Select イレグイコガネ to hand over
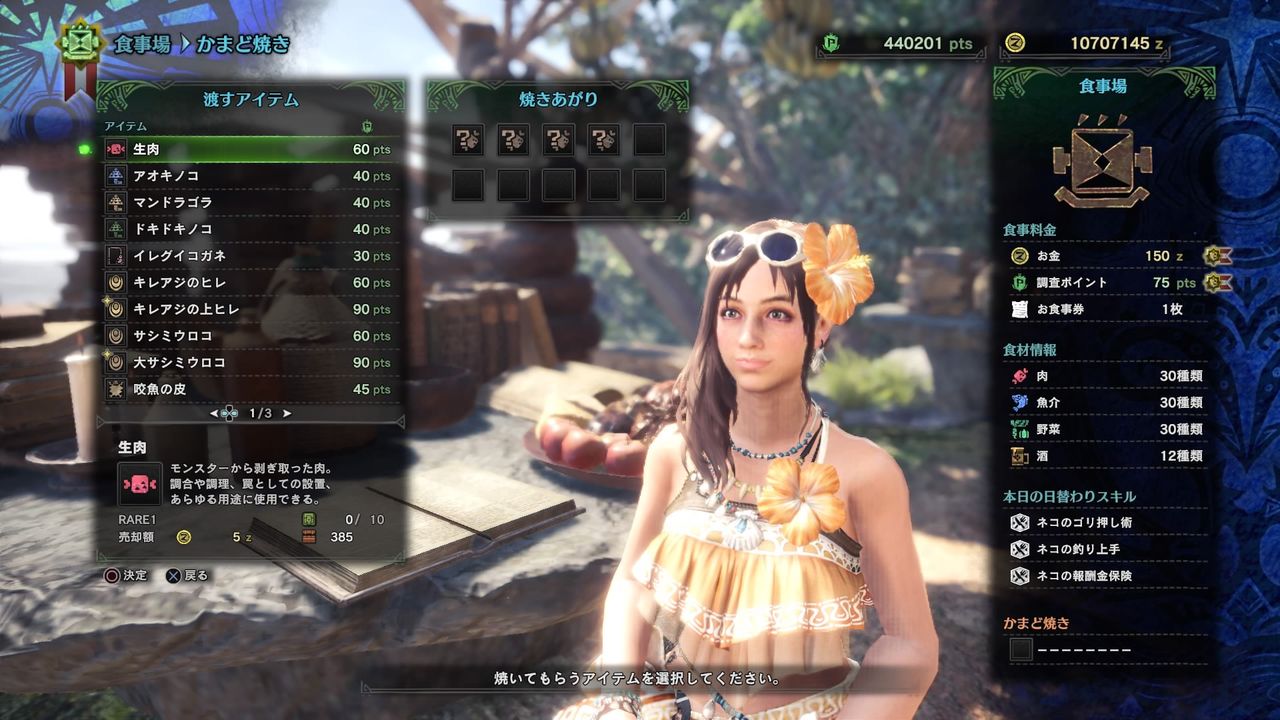 250,256
